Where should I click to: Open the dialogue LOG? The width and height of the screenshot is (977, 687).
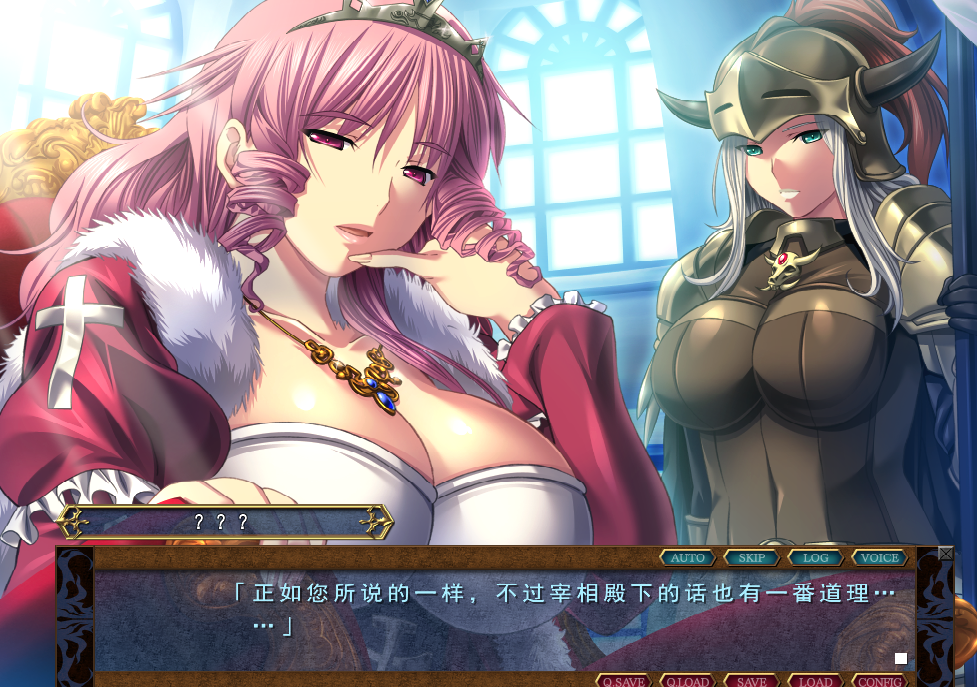(x=816, y=558)
